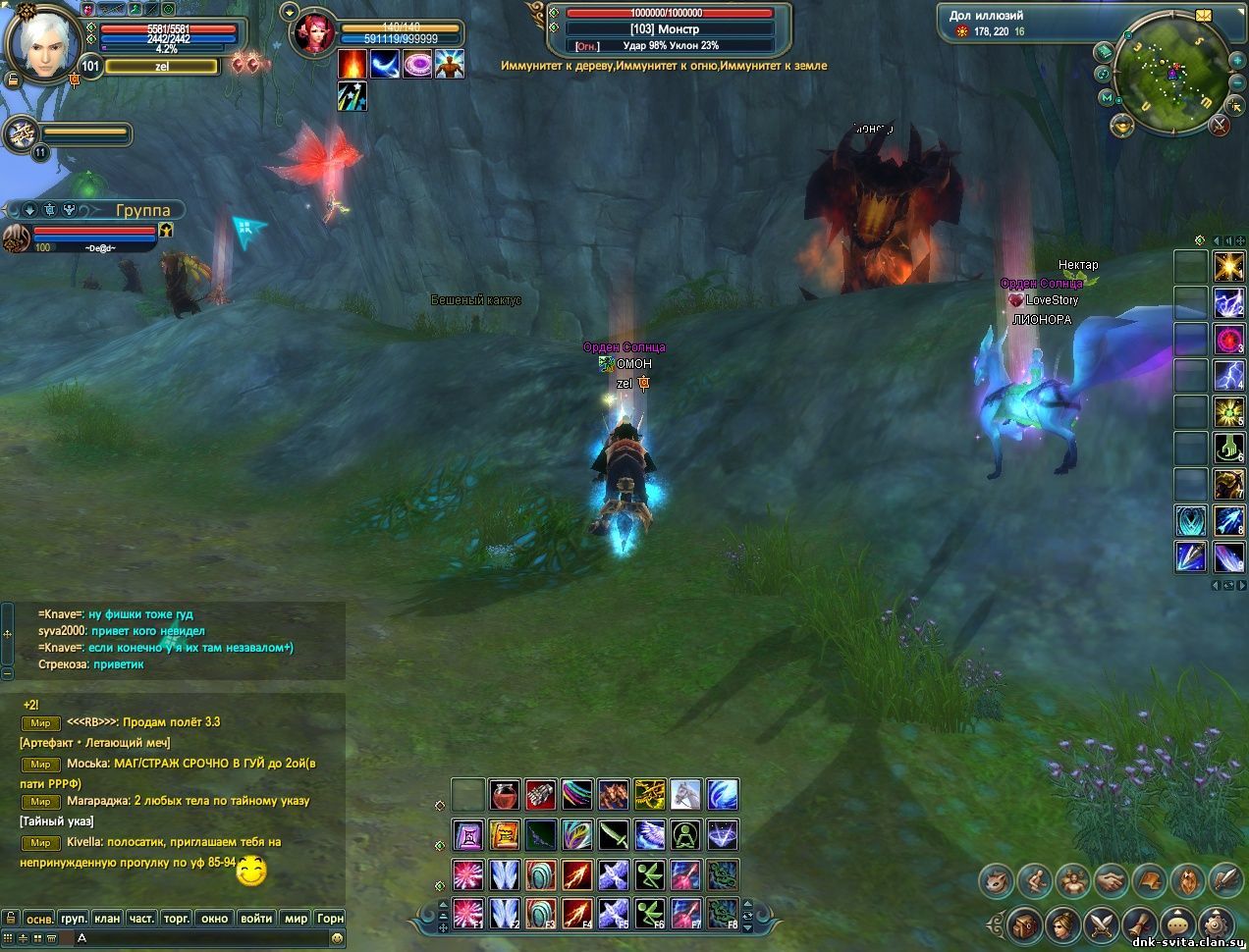Open the backpack inventory button
The image size is (1249, 952).
point(1024,924)
